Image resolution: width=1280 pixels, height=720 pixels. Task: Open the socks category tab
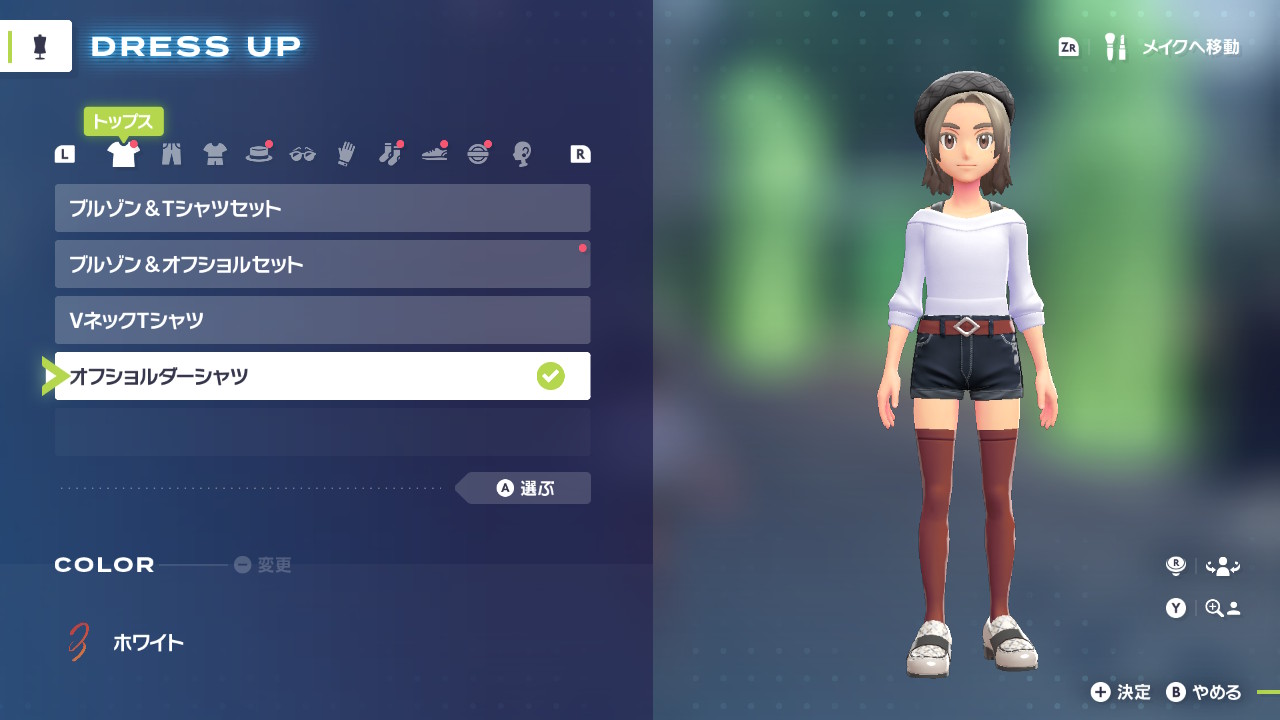(x=390, y=154)
